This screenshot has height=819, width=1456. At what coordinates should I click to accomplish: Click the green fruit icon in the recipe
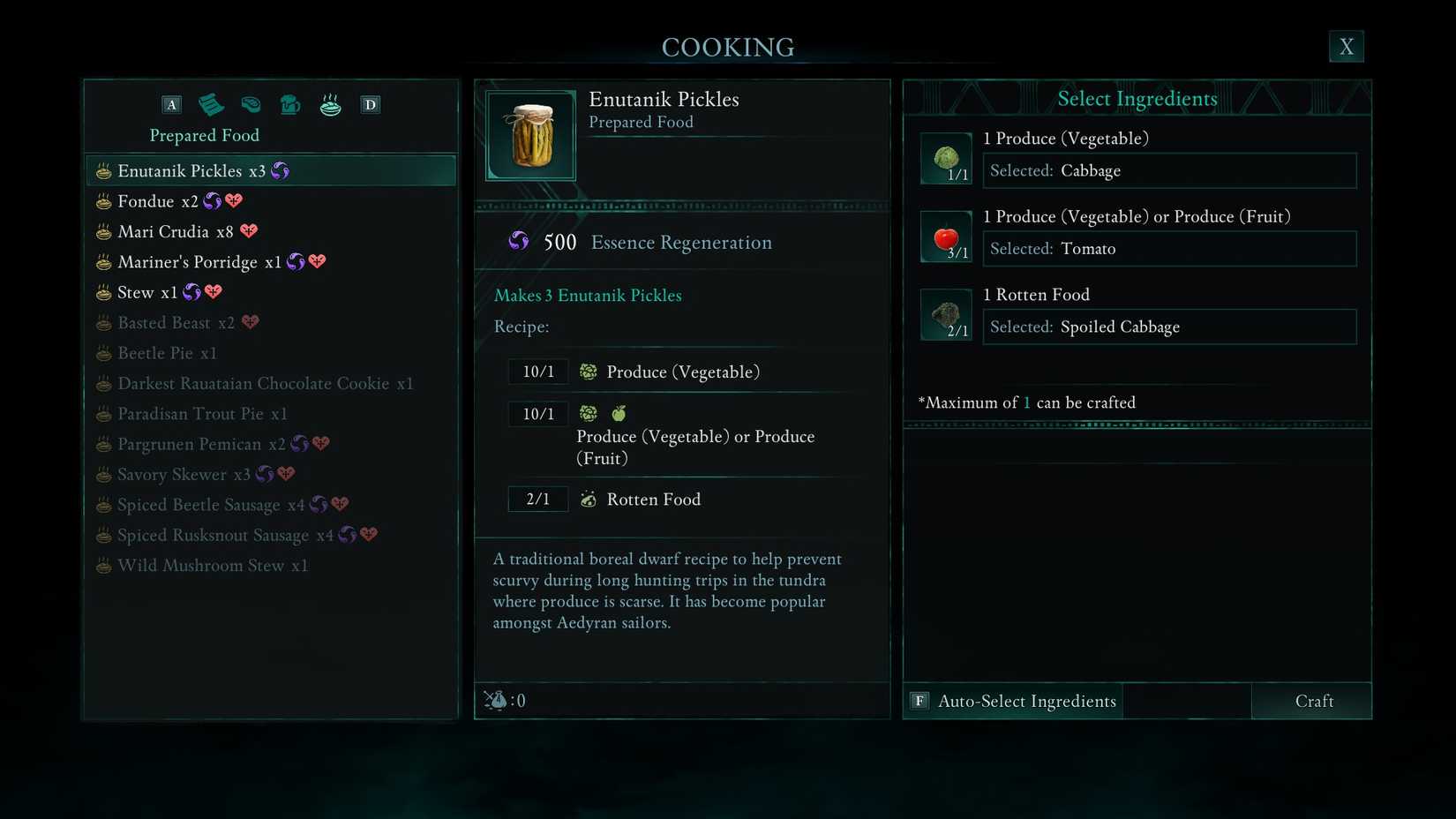click(619, 413)
